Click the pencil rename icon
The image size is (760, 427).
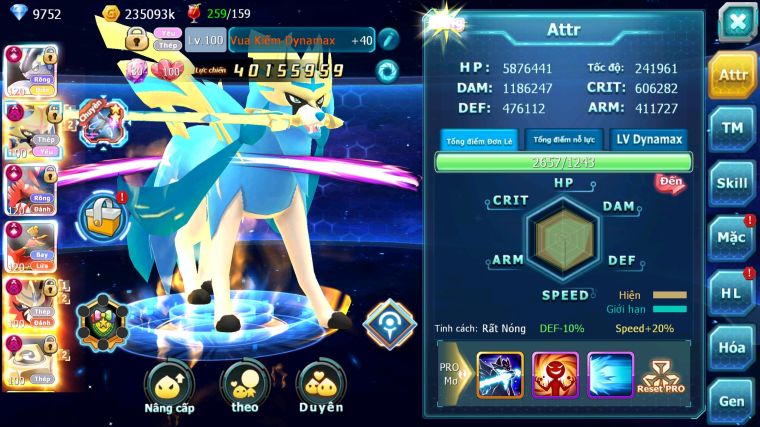[389, 39]
